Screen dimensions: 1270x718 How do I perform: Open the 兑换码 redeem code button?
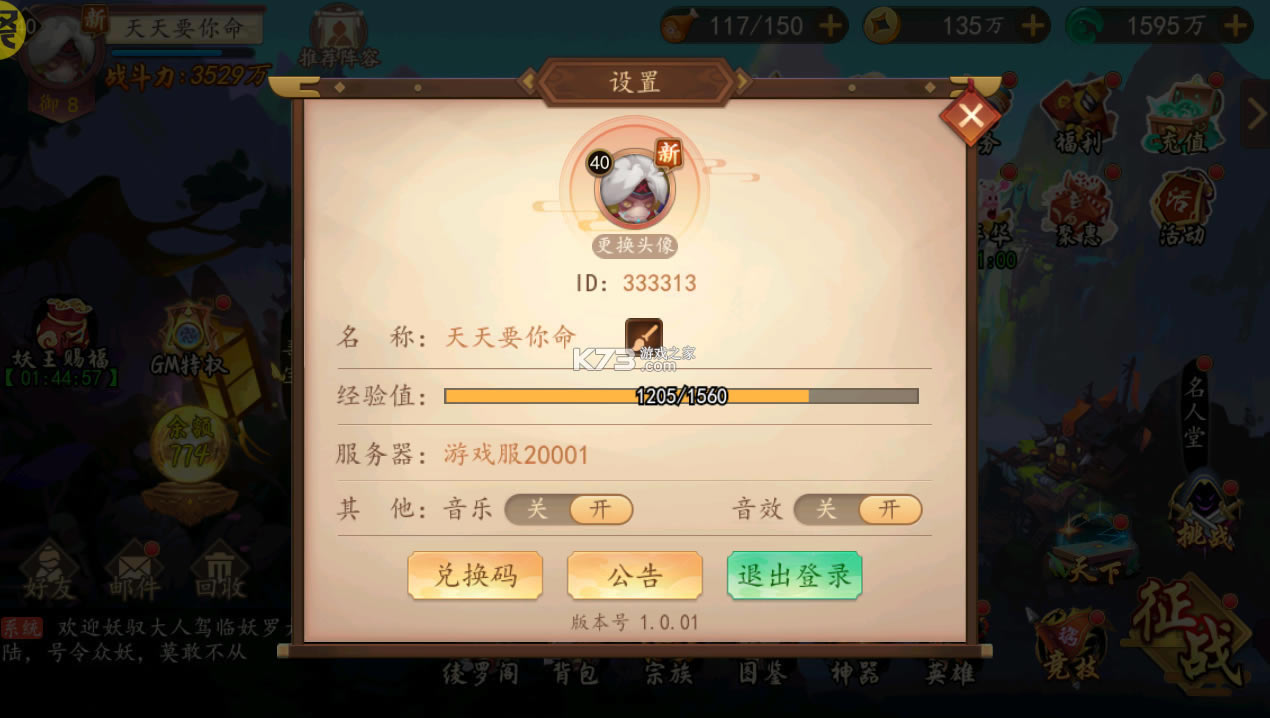(x=475, y=575)
